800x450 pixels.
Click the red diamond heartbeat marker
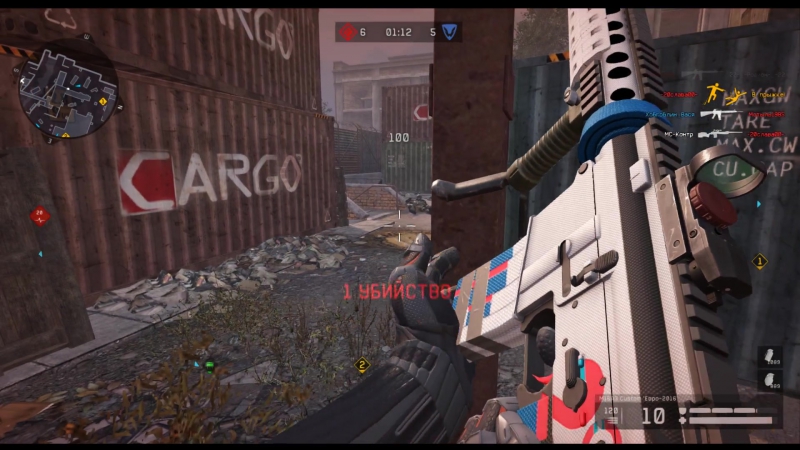39,215
